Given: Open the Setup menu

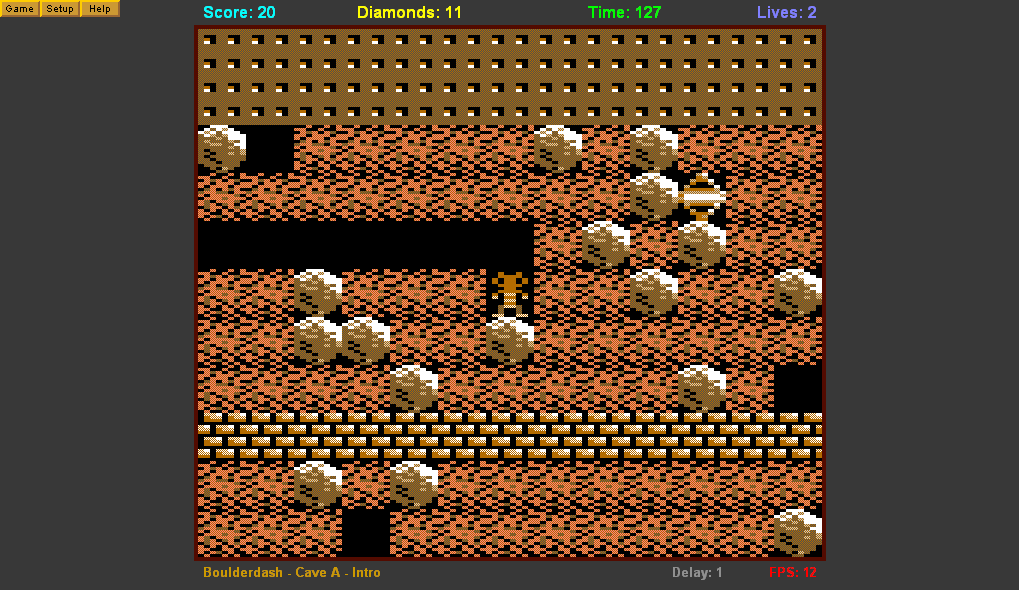Looking at the screenshot, I should [x=60, y=9].
